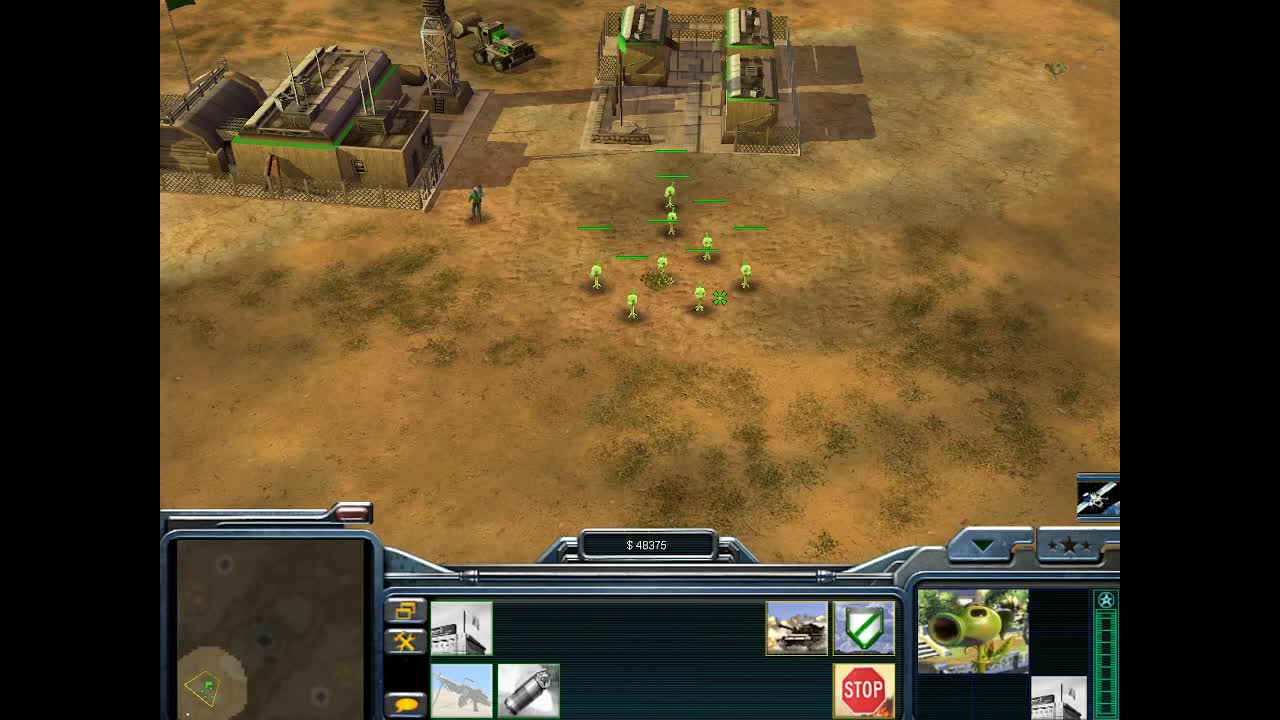Choose the grenade canister weapon command
Viewport: 1280px width, 720px height.
(x=528, y=691)
